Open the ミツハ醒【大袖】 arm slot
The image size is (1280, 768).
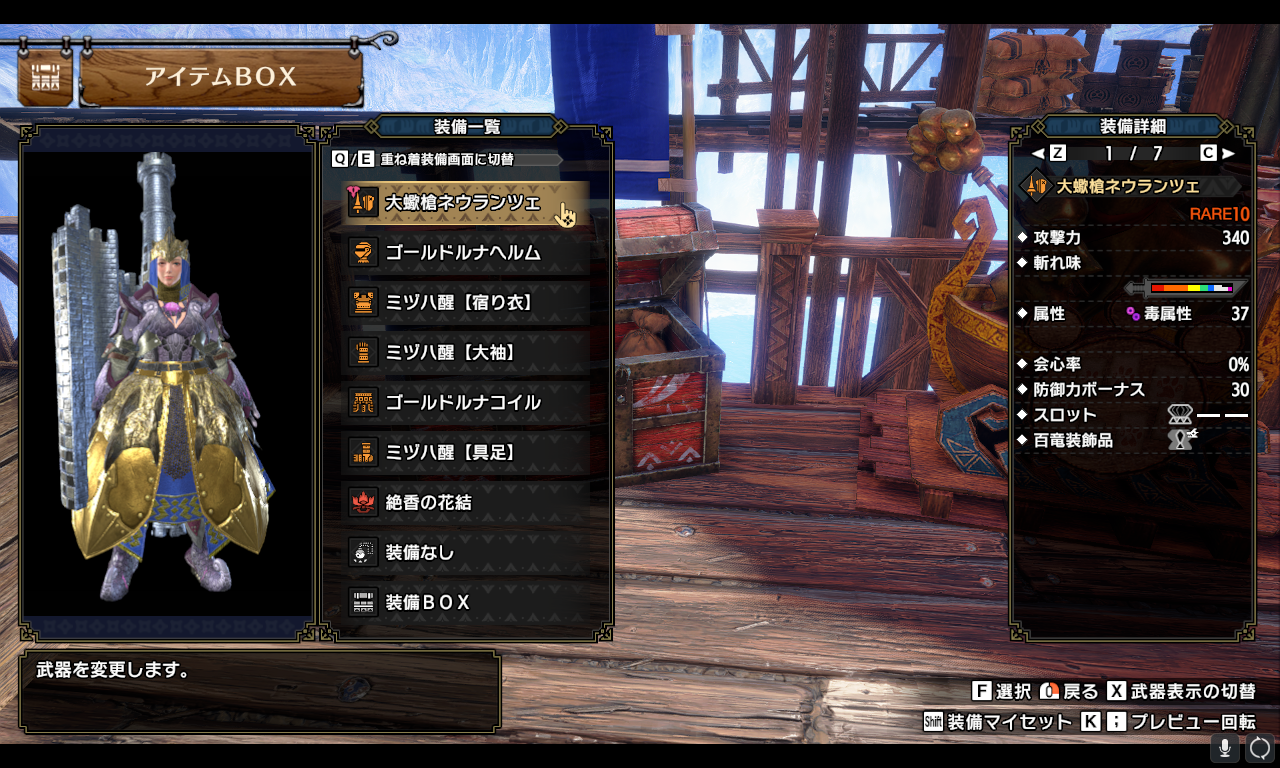pyautogui.click(x=462, y=353)
